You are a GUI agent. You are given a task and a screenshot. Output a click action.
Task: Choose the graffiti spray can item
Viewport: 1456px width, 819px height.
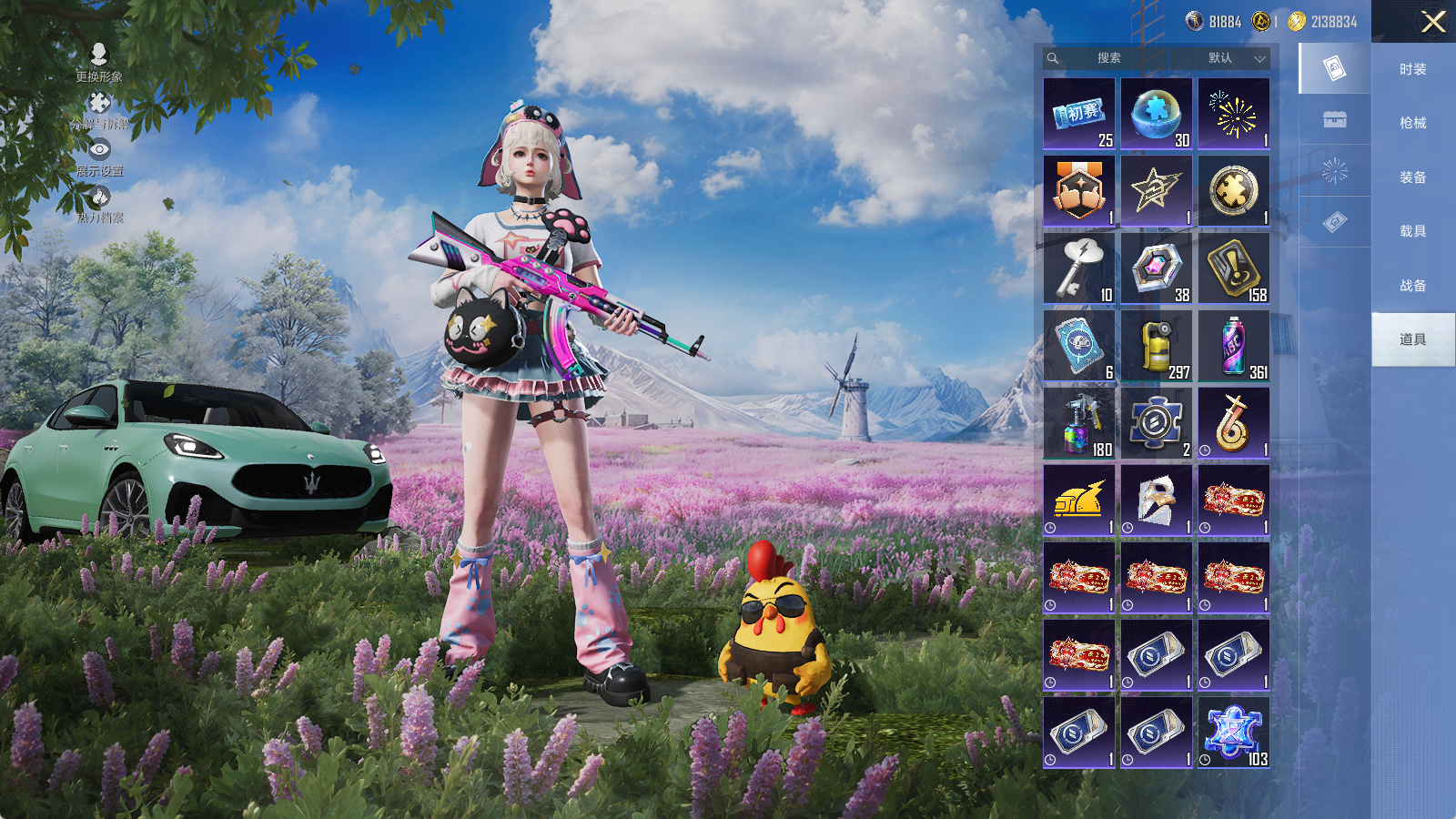(x=1234, y=346)
